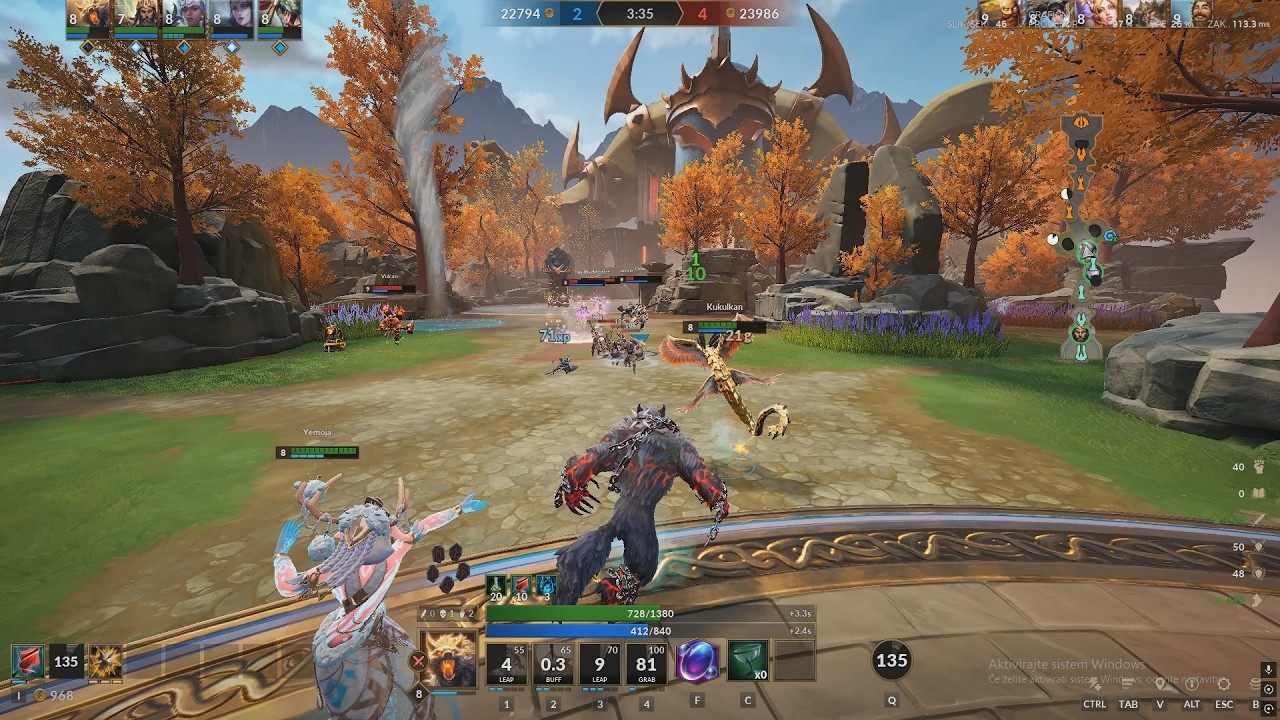Select the green chalice consumable slot
1280x720 pixels.
click(x=747, y=662)
